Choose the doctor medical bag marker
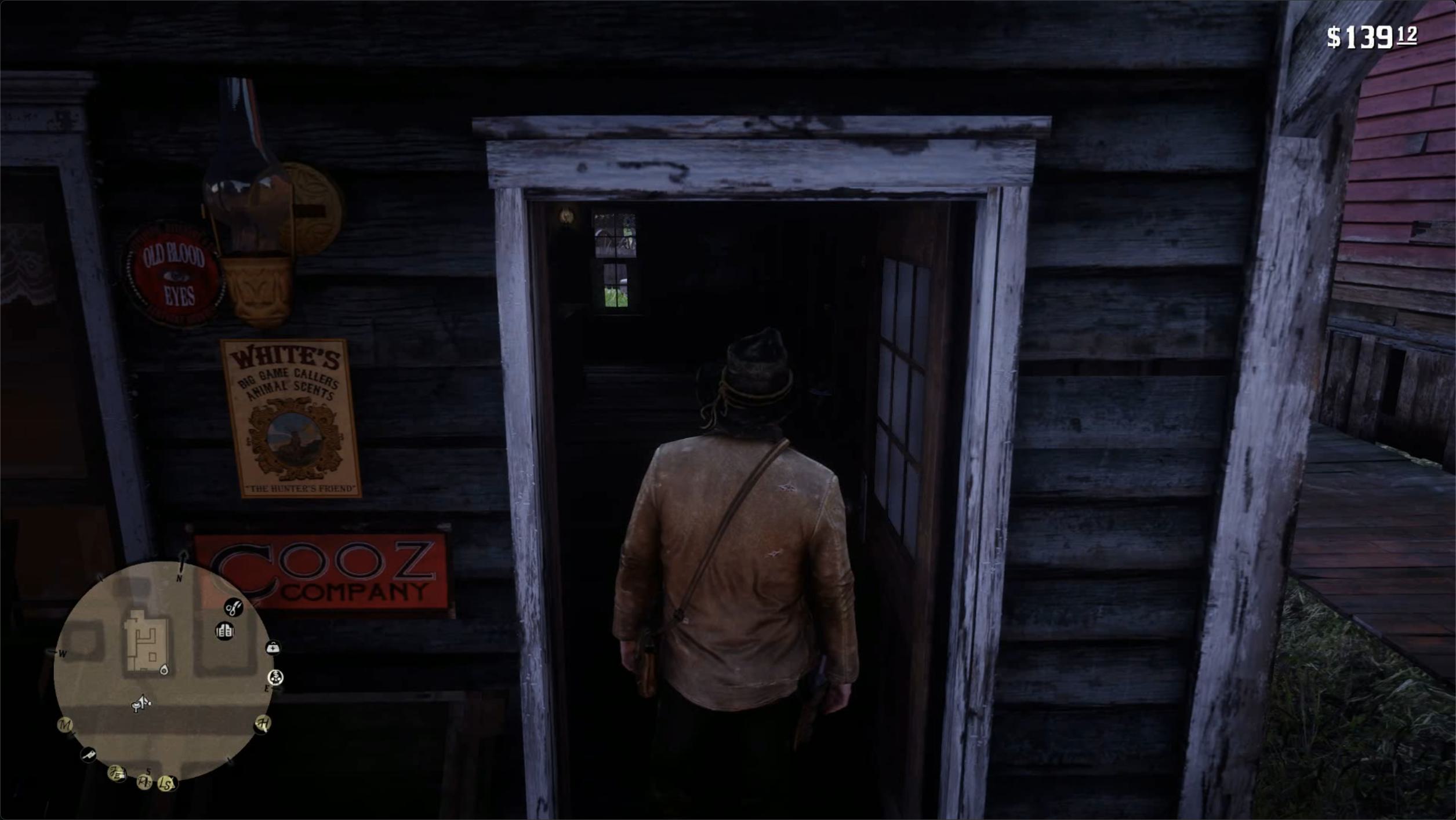 coord(273,648)
